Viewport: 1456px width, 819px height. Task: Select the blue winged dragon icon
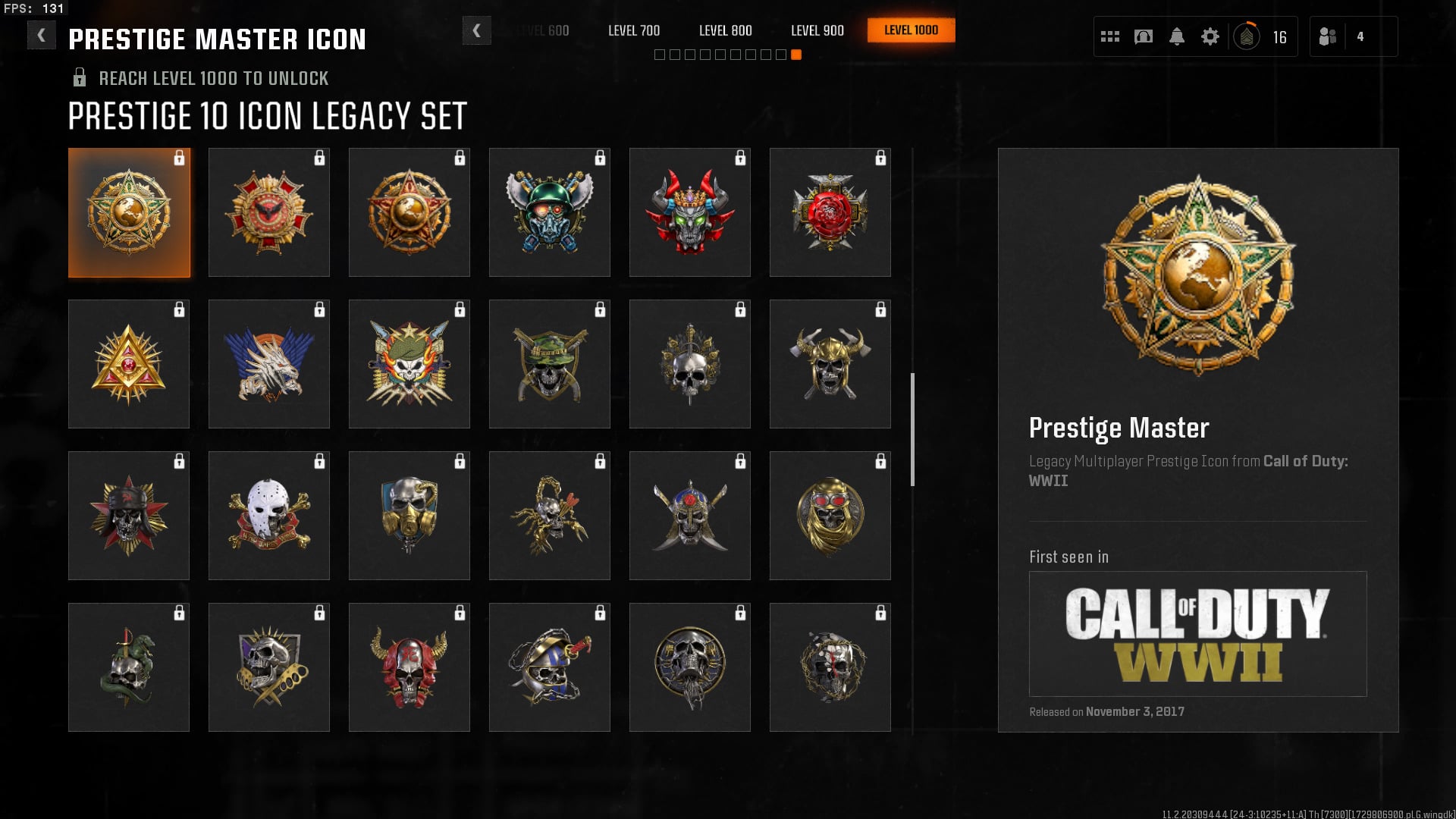tap(269, 364)
